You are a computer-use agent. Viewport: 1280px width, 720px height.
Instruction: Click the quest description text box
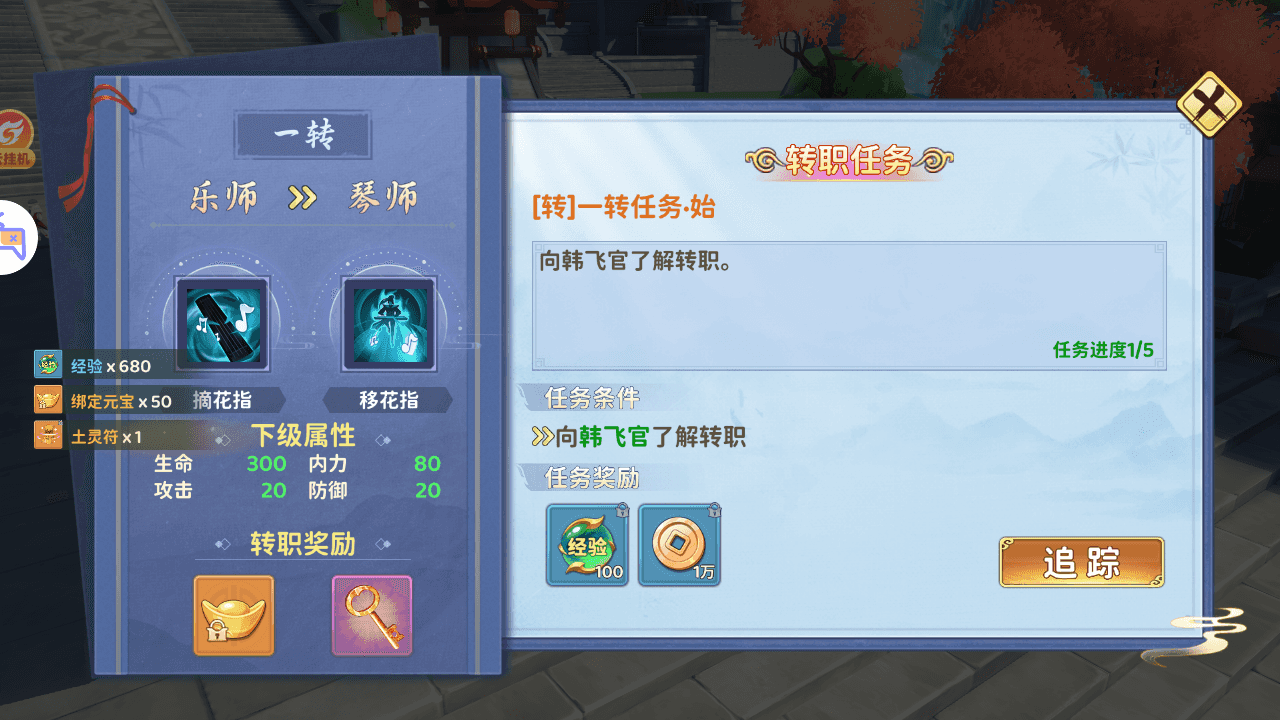pos(848,300)
